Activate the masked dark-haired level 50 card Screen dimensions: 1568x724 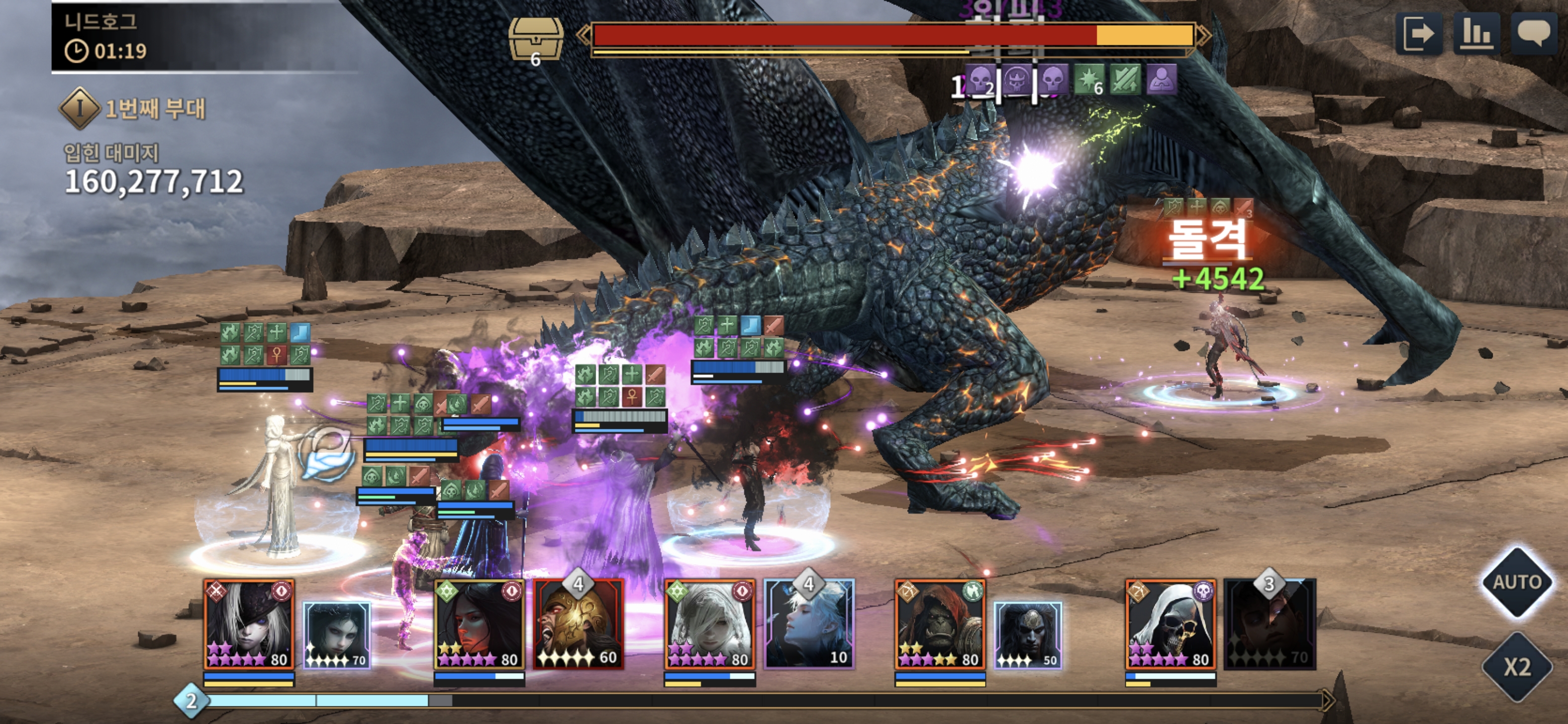pos(1028,635)
